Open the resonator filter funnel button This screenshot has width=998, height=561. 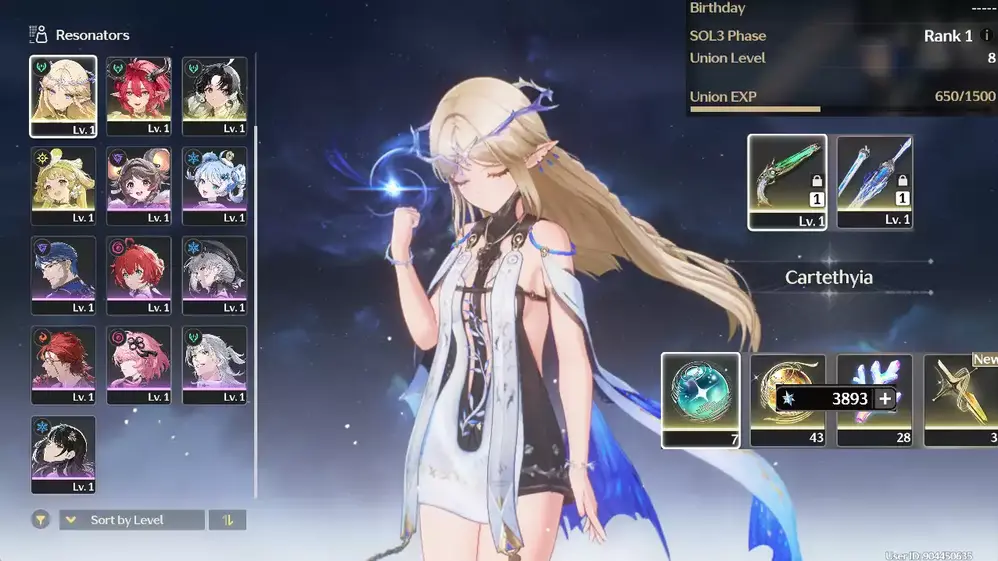[41, 520]
